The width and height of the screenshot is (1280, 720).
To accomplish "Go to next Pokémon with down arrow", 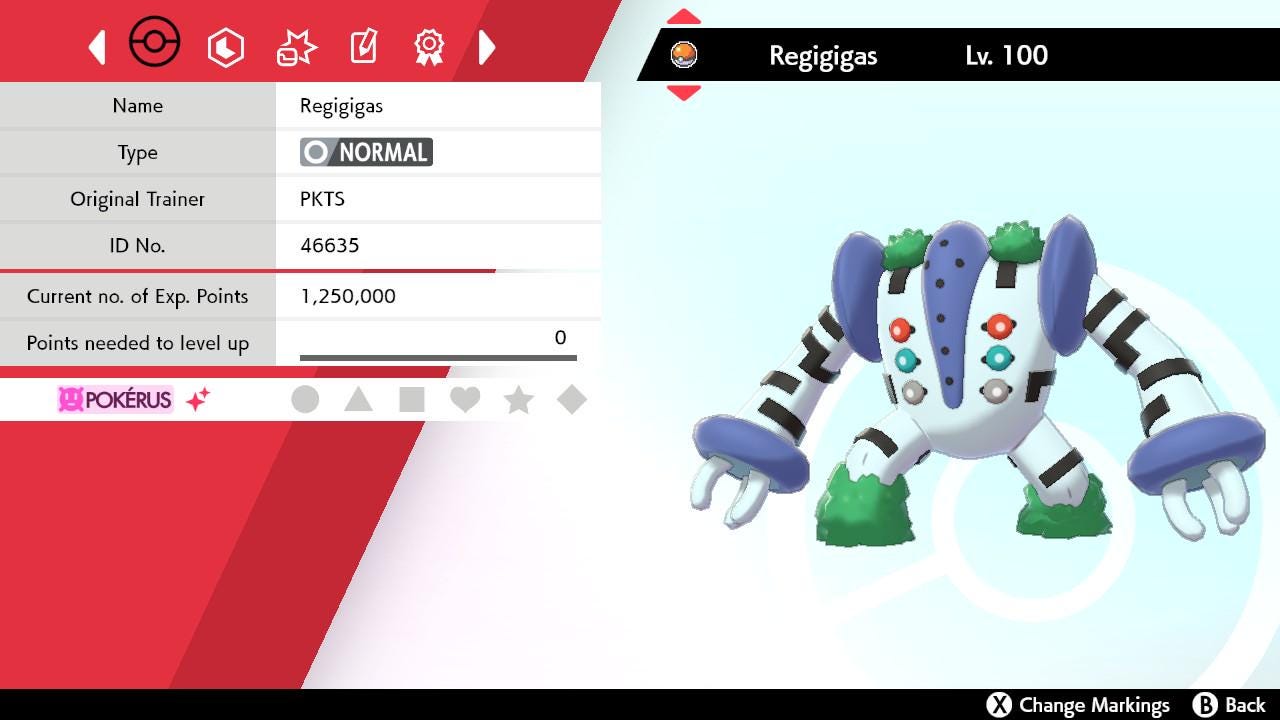I will pos(684,93).
